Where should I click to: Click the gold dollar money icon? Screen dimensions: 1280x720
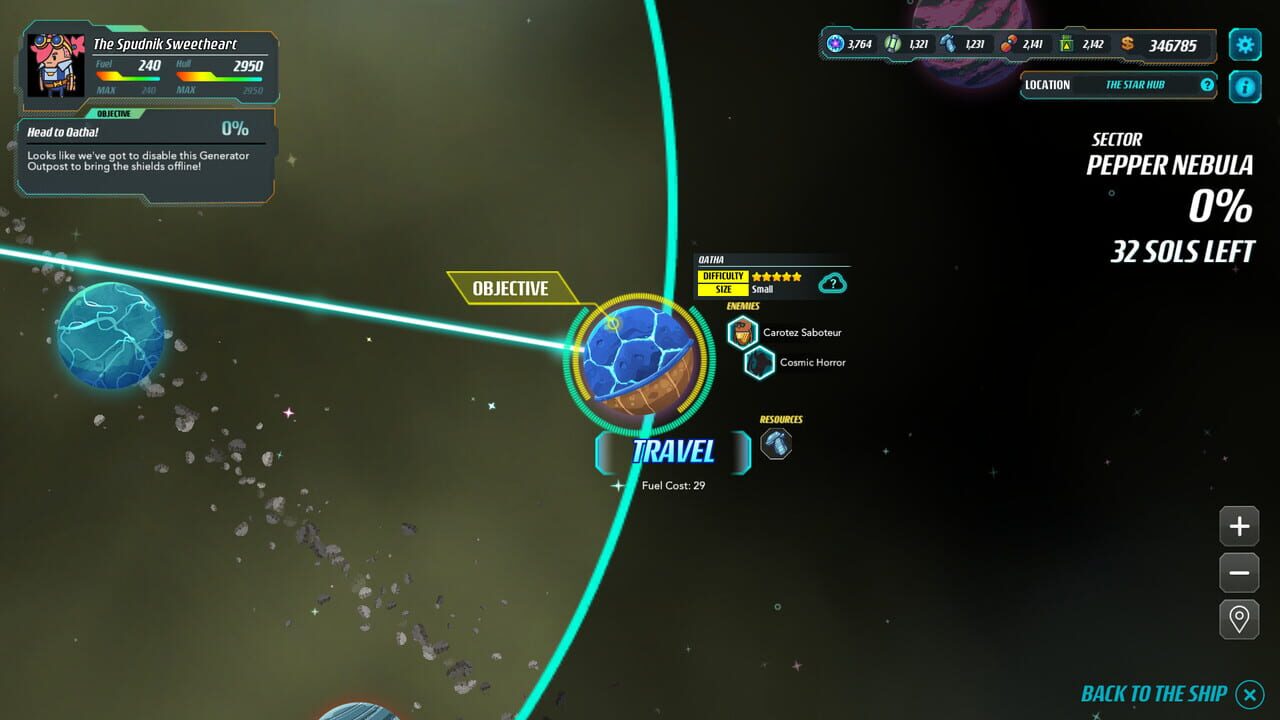tap(1127, 44)
